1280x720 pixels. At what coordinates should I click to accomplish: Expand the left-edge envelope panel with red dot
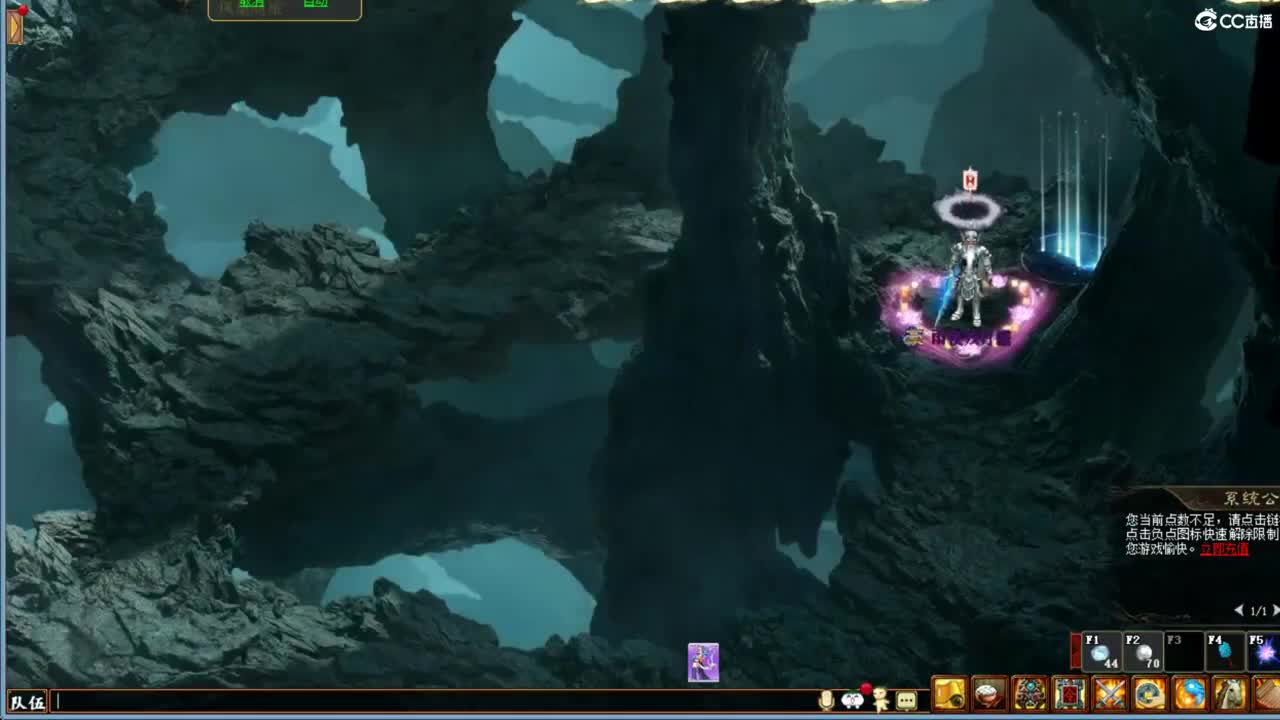coord(13,27)
